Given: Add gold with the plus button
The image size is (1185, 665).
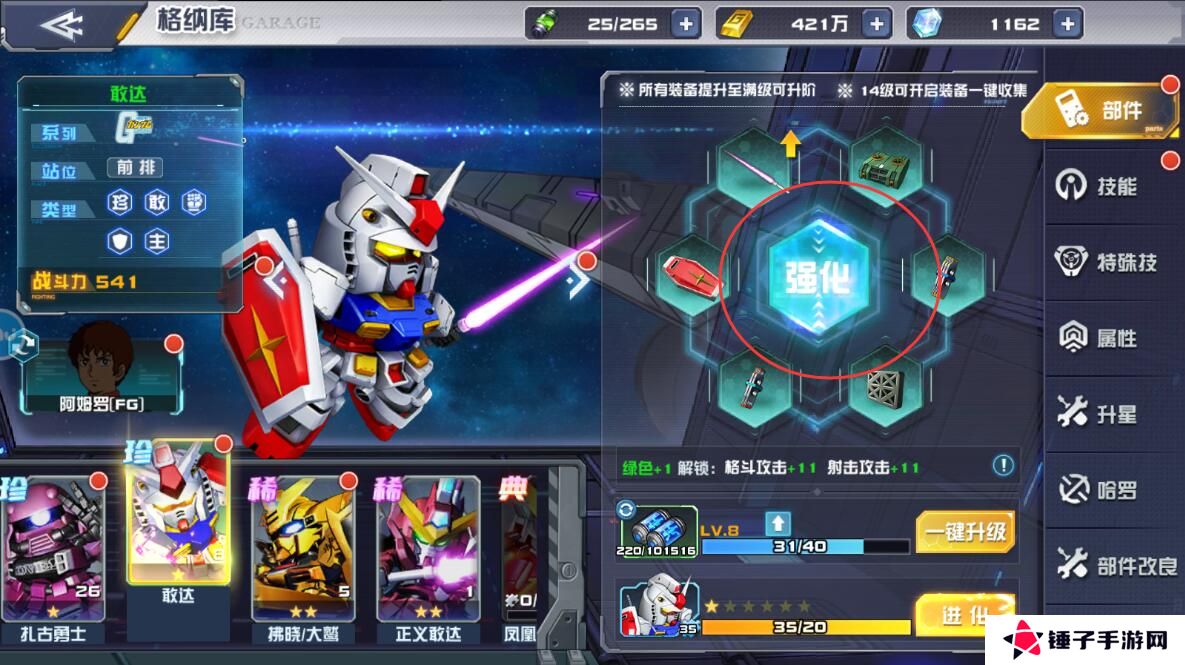Looking at the screenshot, I should (x=876, y=24).
